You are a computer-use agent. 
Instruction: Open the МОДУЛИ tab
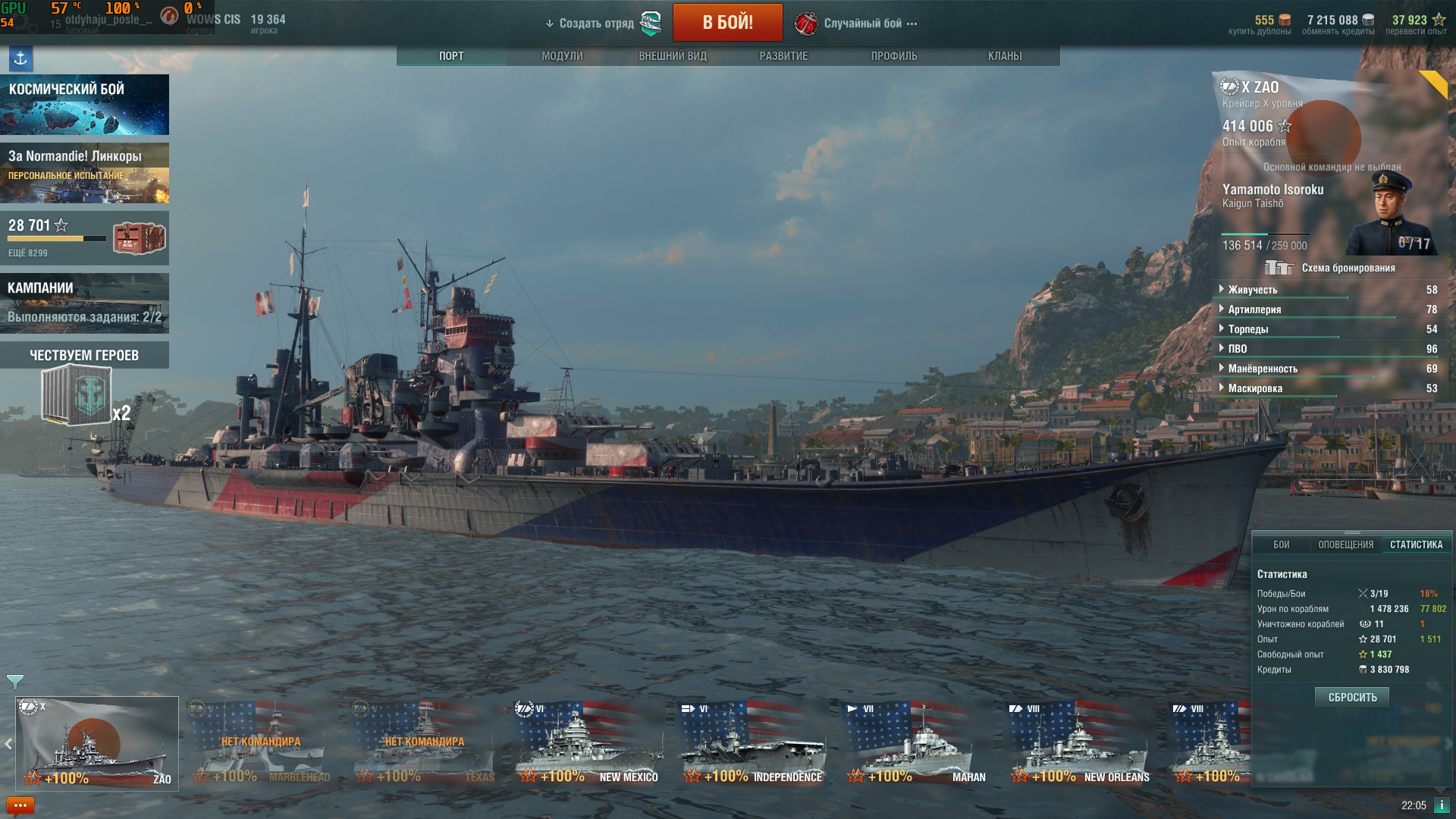(x=562, y=56)
